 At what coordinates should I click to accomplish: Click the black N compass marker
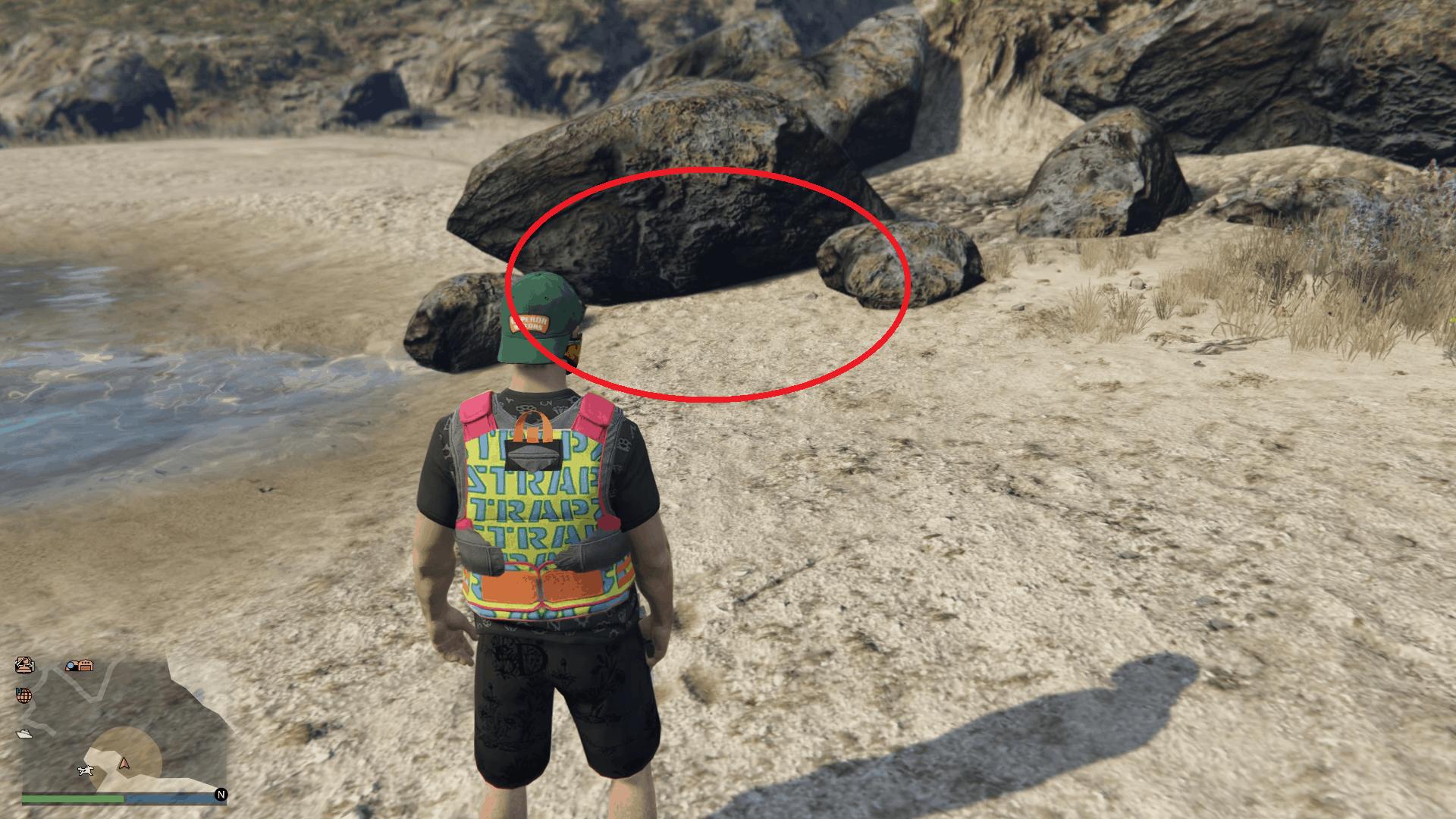[221, 793]
